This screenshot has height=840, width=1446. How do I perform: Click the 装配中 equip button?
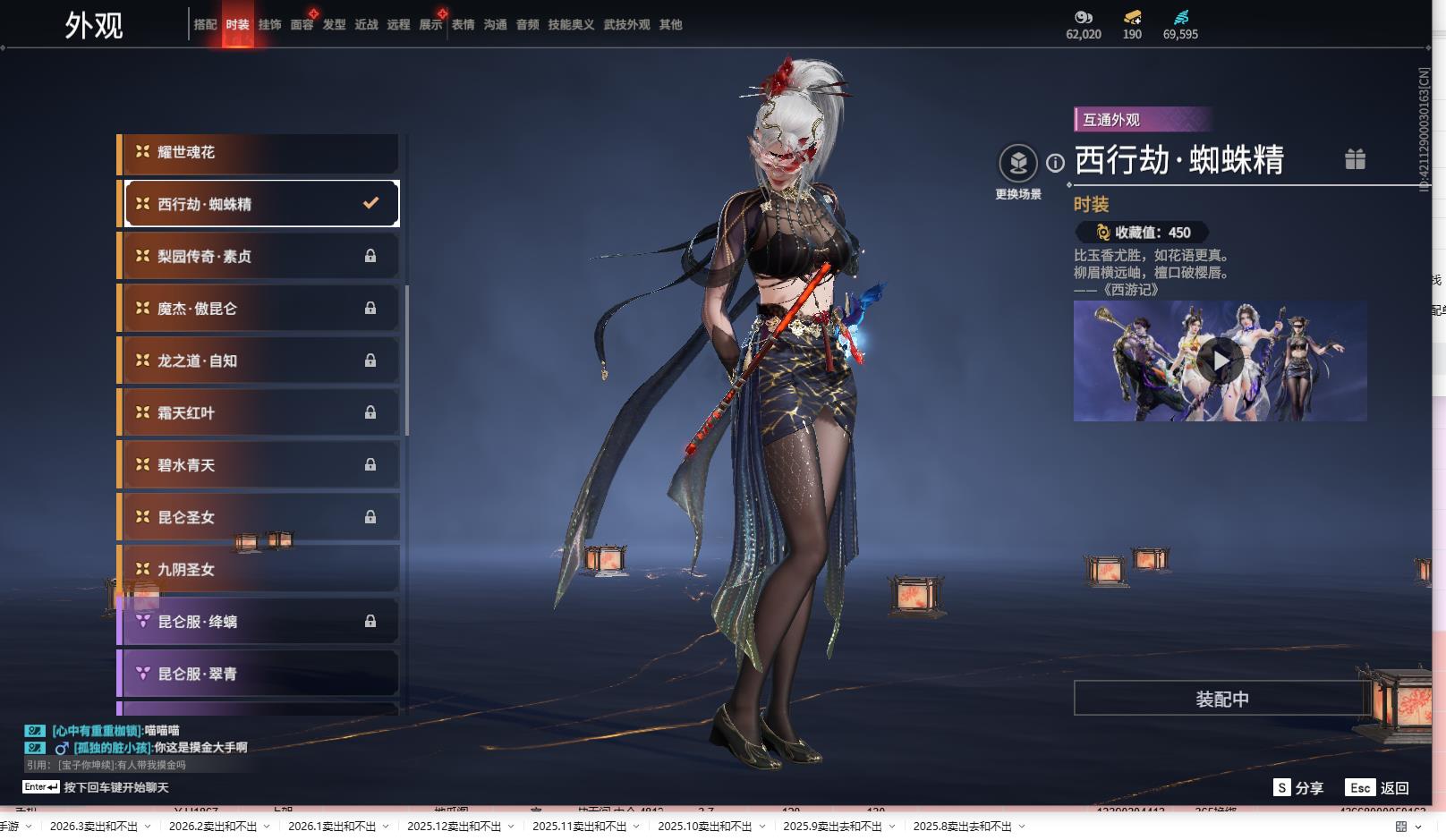1221,699
